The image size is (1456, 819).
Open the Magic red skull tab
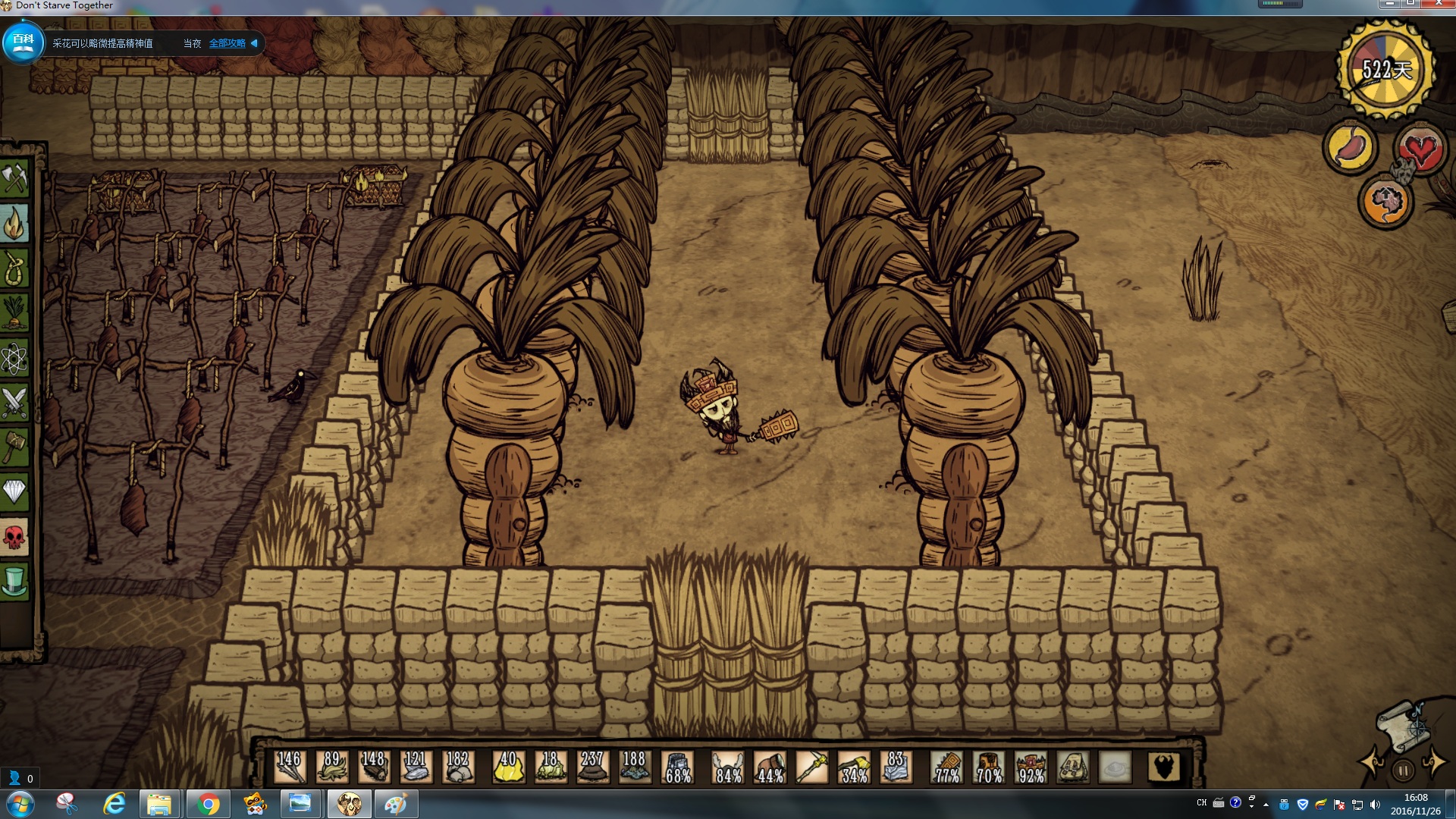tap(14, 537)
